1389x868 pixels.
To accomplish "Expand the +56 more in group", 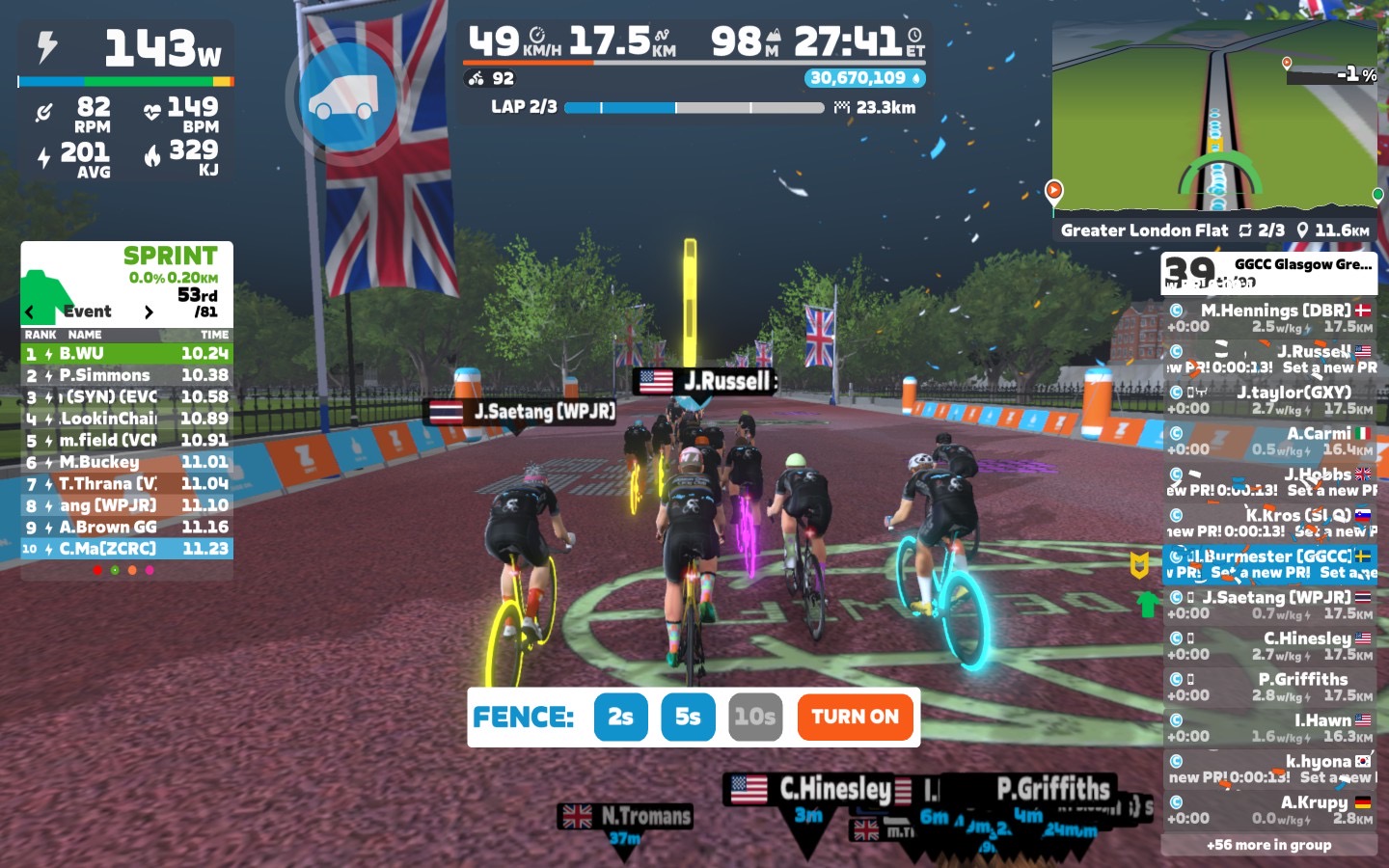I will (x=1268, y=845).
